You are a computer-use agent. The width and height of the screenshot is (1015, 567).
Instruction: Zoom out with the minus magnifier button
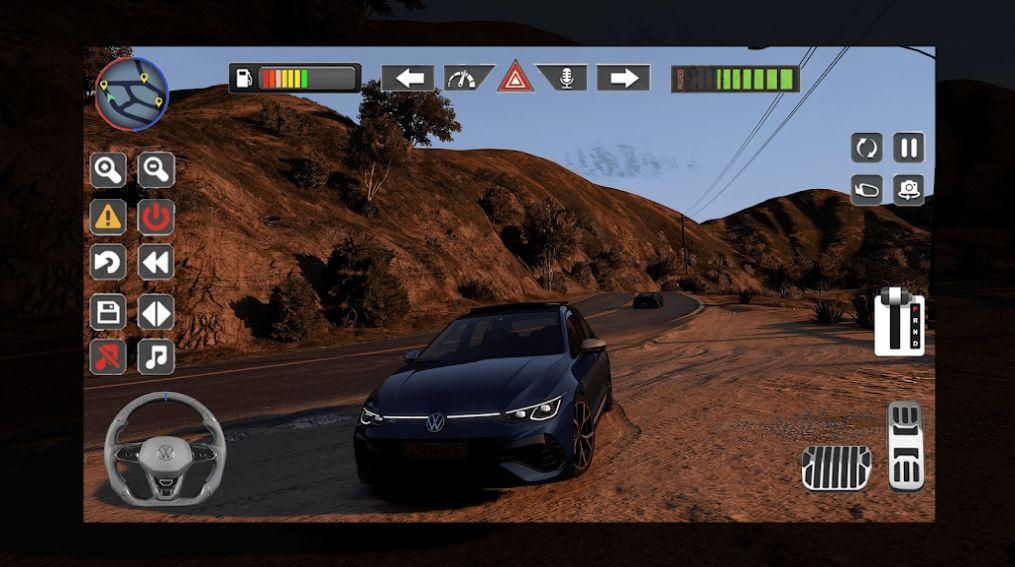tap(156, 170)
